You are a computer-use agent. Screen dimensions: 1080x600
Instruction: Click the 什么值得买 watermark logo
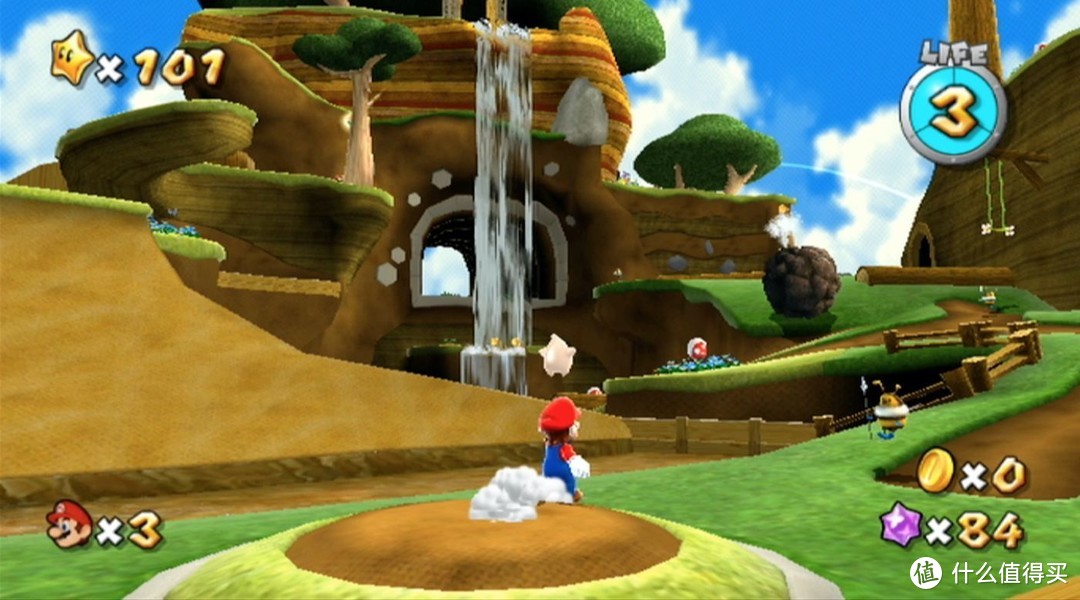click(925, 572)
